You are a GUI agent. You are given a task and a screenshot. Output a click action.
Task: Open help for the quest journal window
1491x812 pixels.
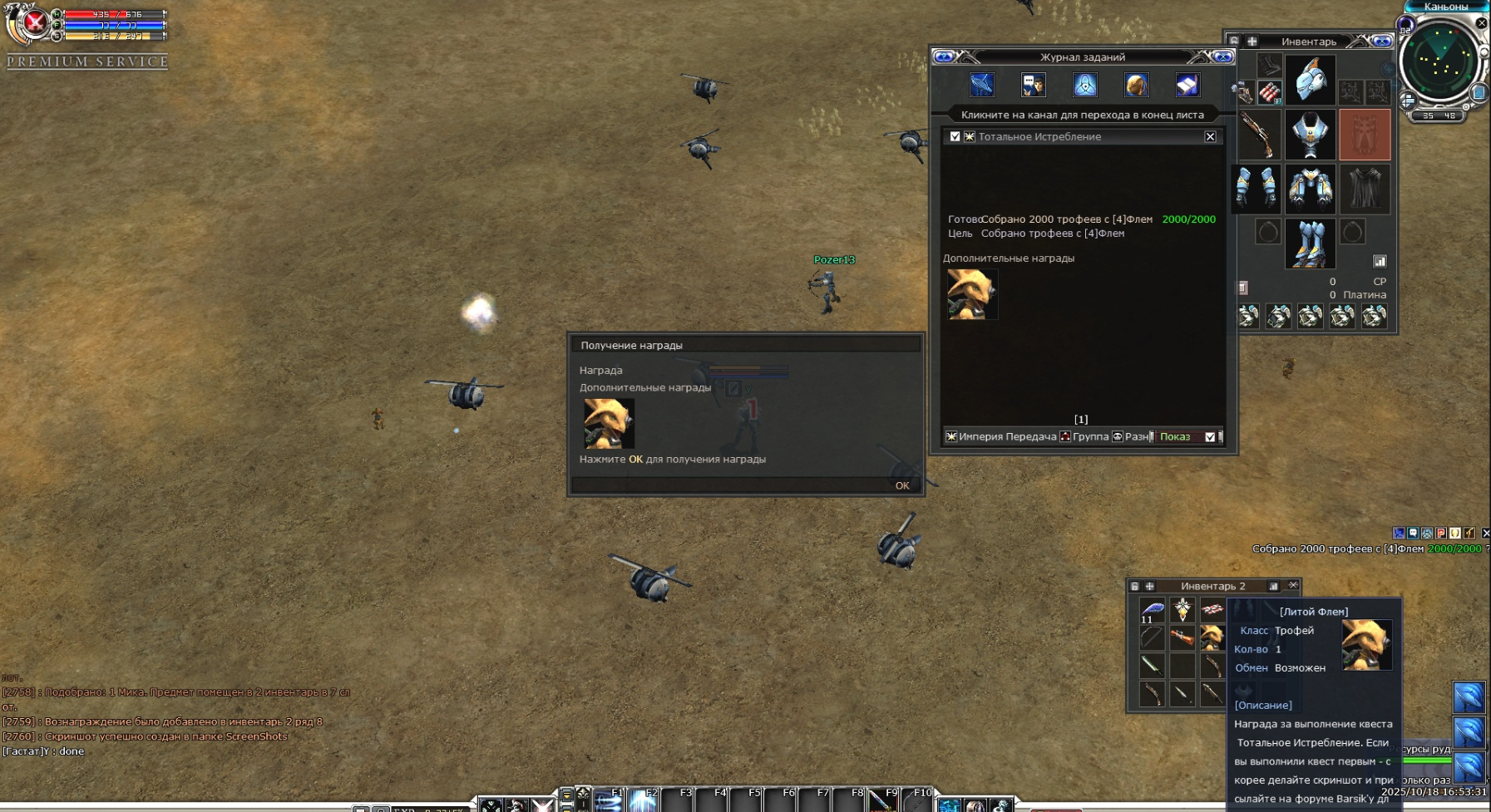coord(944,57)
